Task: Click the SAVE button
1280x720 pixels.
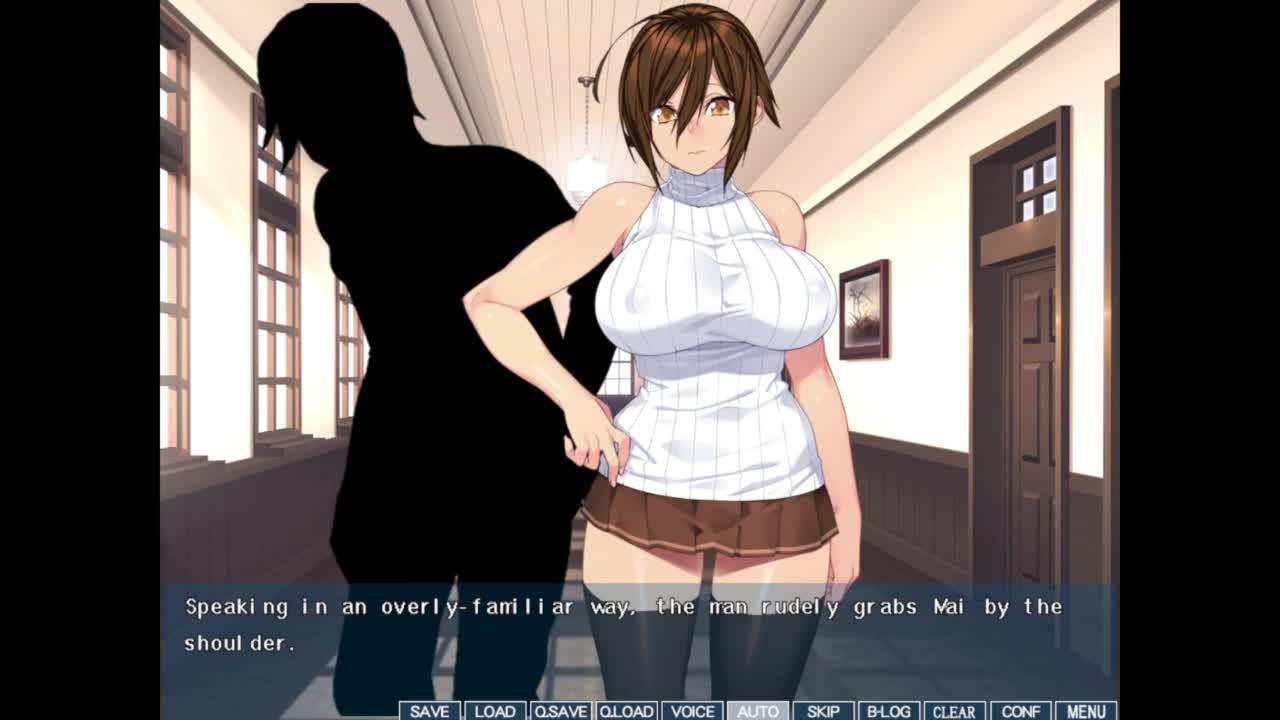Action: [429, 711]
